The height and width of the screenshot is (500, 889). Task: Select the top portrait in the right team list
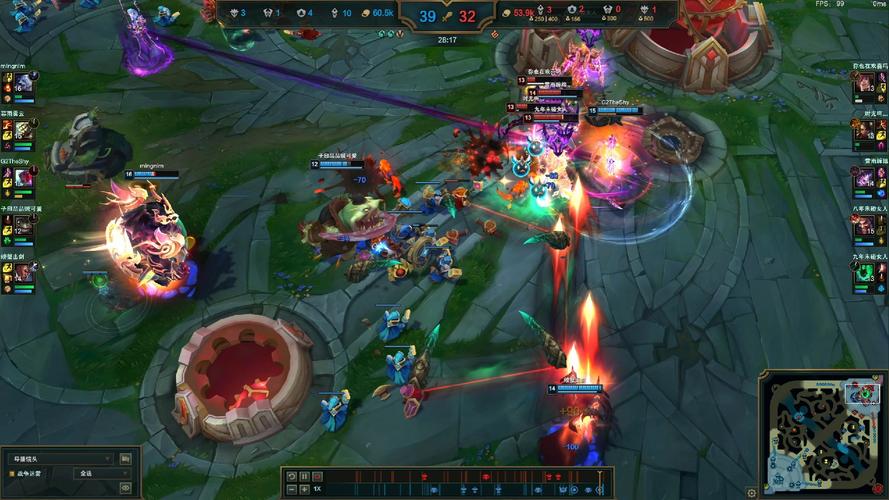865,85
